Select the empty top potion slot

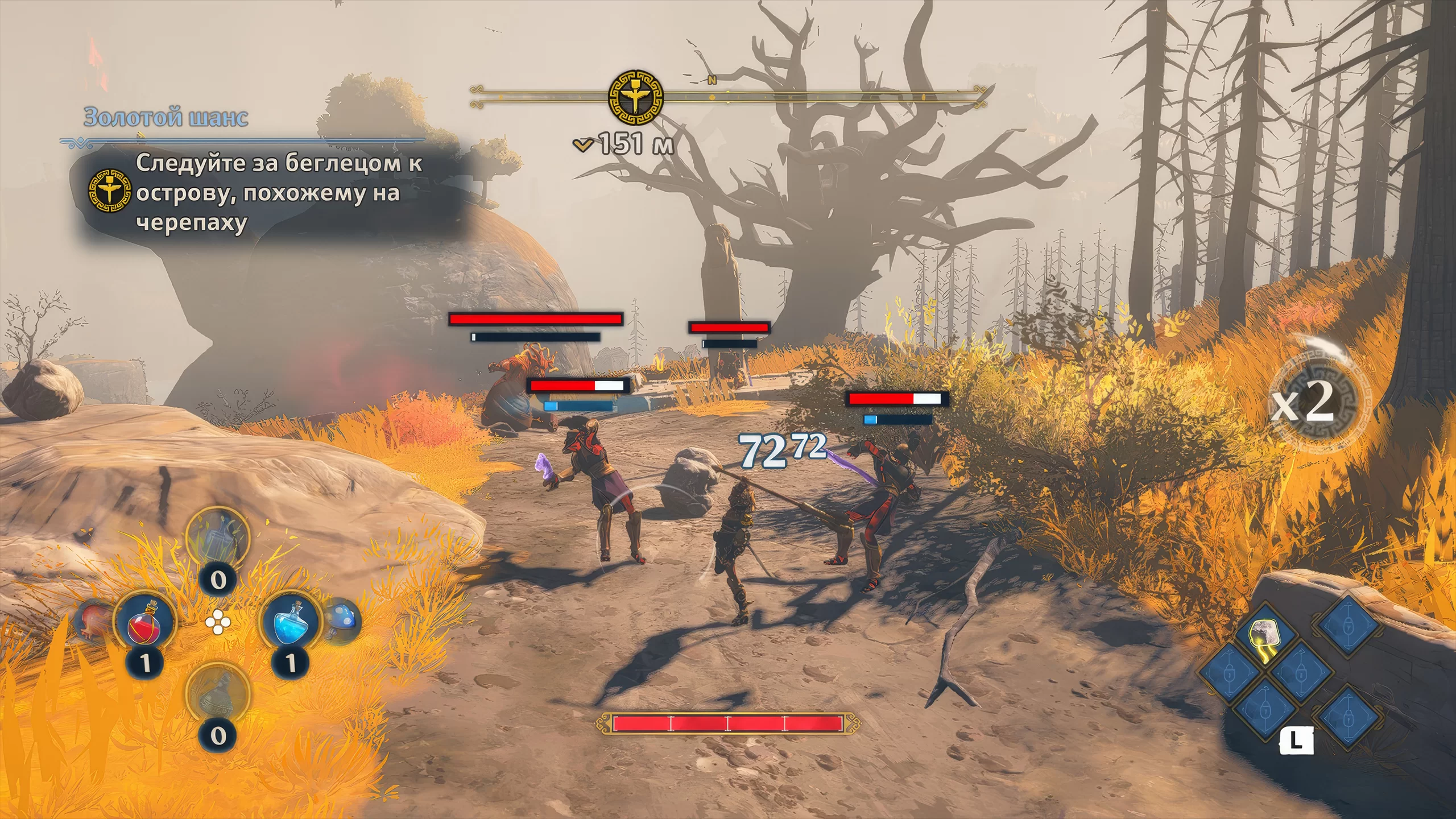(218, 536)
